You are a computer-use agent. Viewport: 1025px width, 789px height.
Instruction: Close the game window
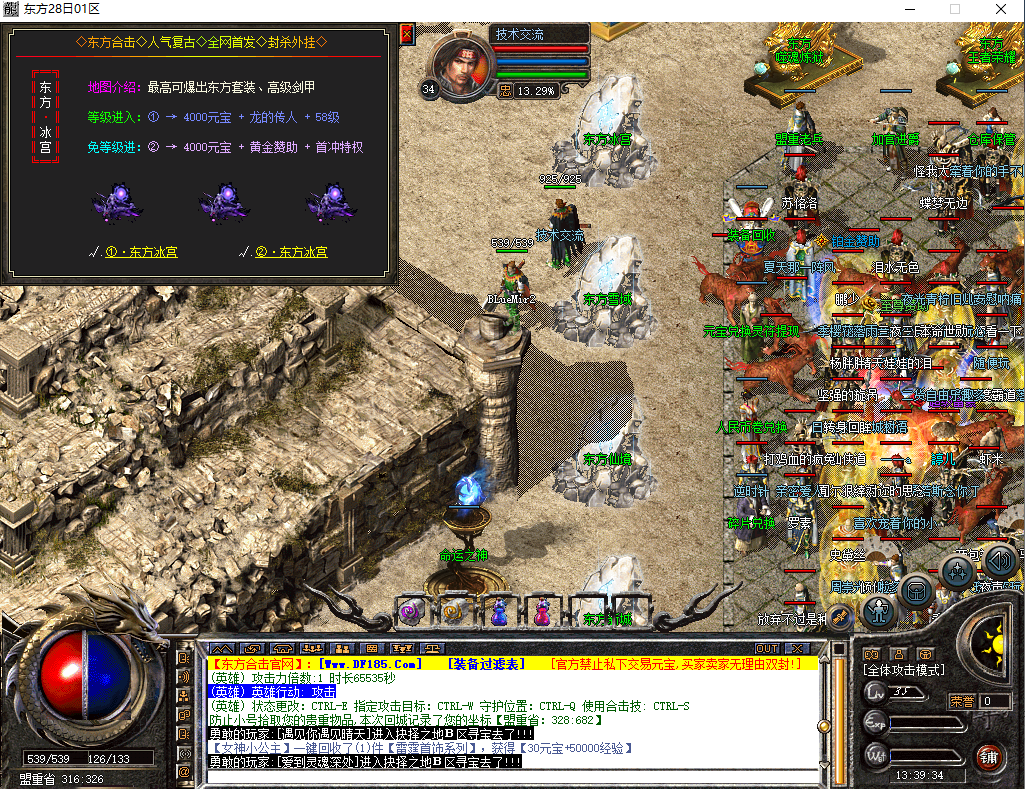pos(1002,9)
